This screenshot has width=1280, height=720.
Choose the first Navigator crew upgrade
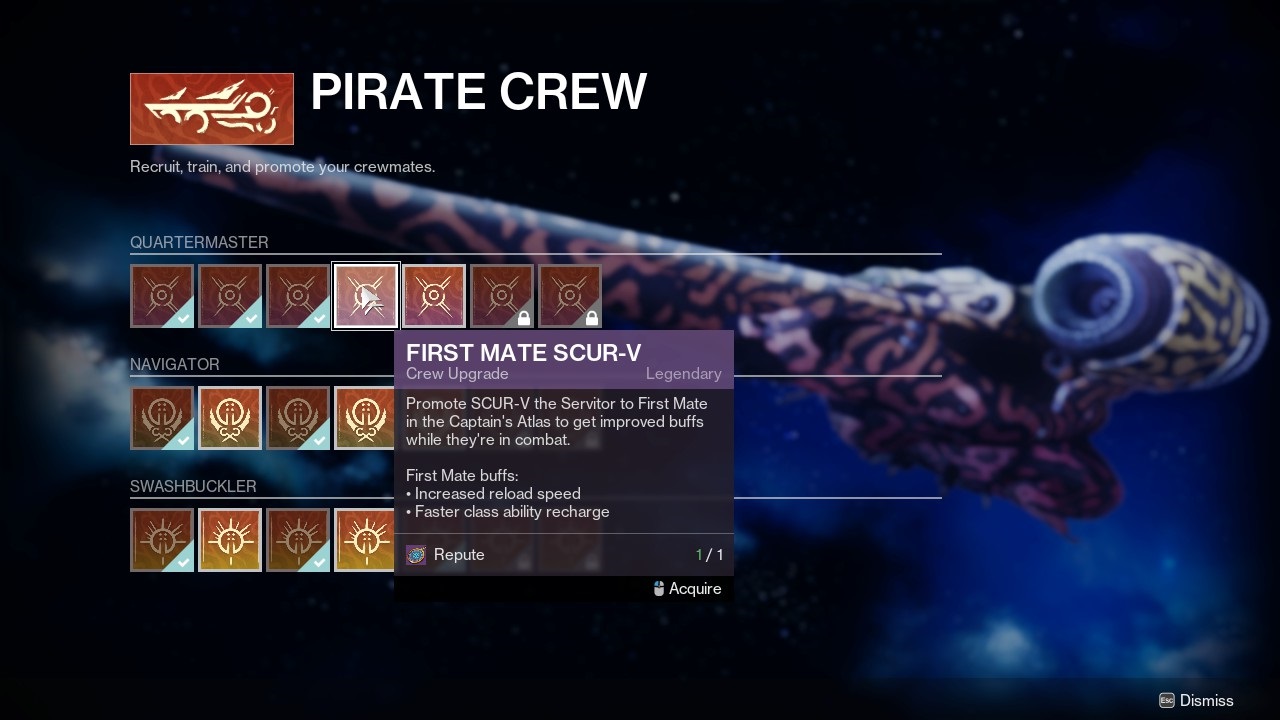[162, 418]
